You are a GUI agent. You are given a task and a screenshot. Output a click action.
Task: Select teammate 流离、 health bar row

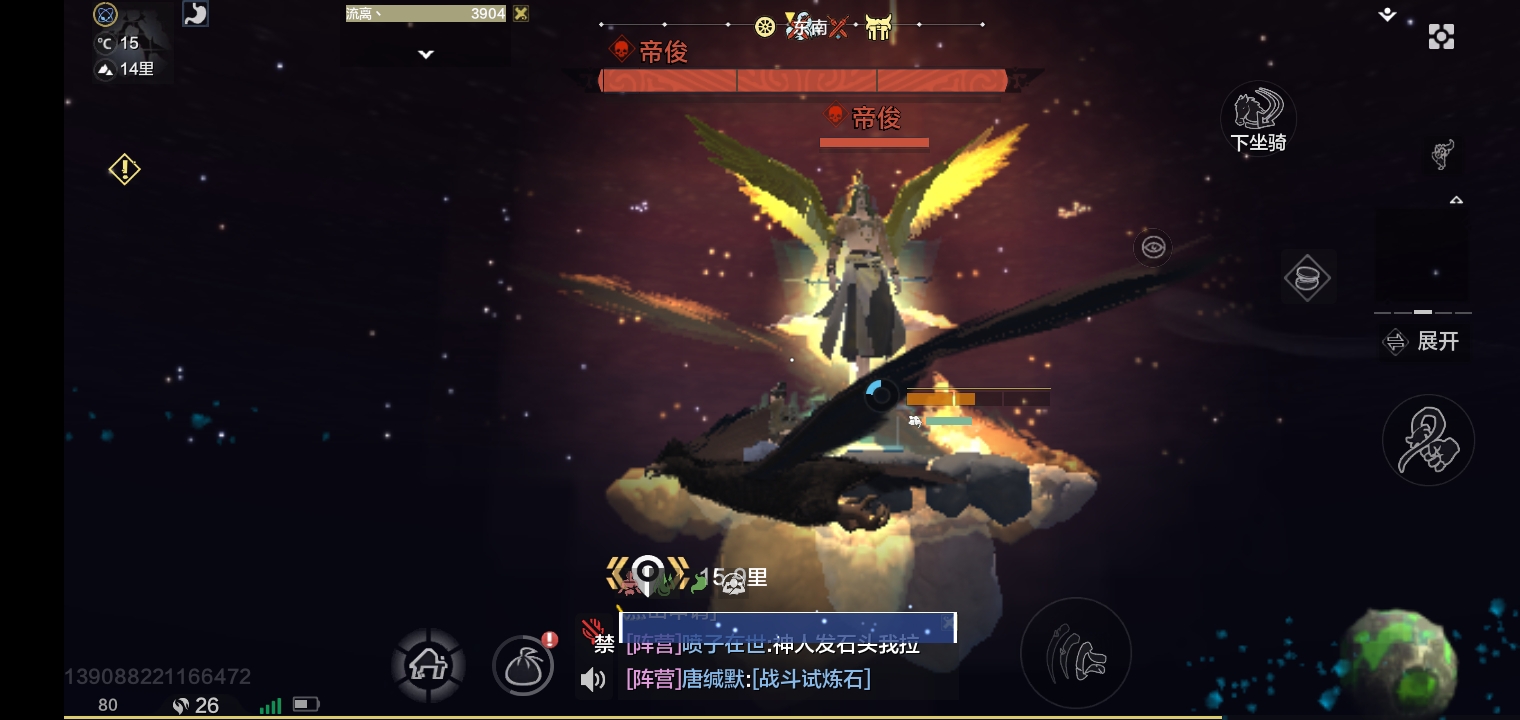426,14
